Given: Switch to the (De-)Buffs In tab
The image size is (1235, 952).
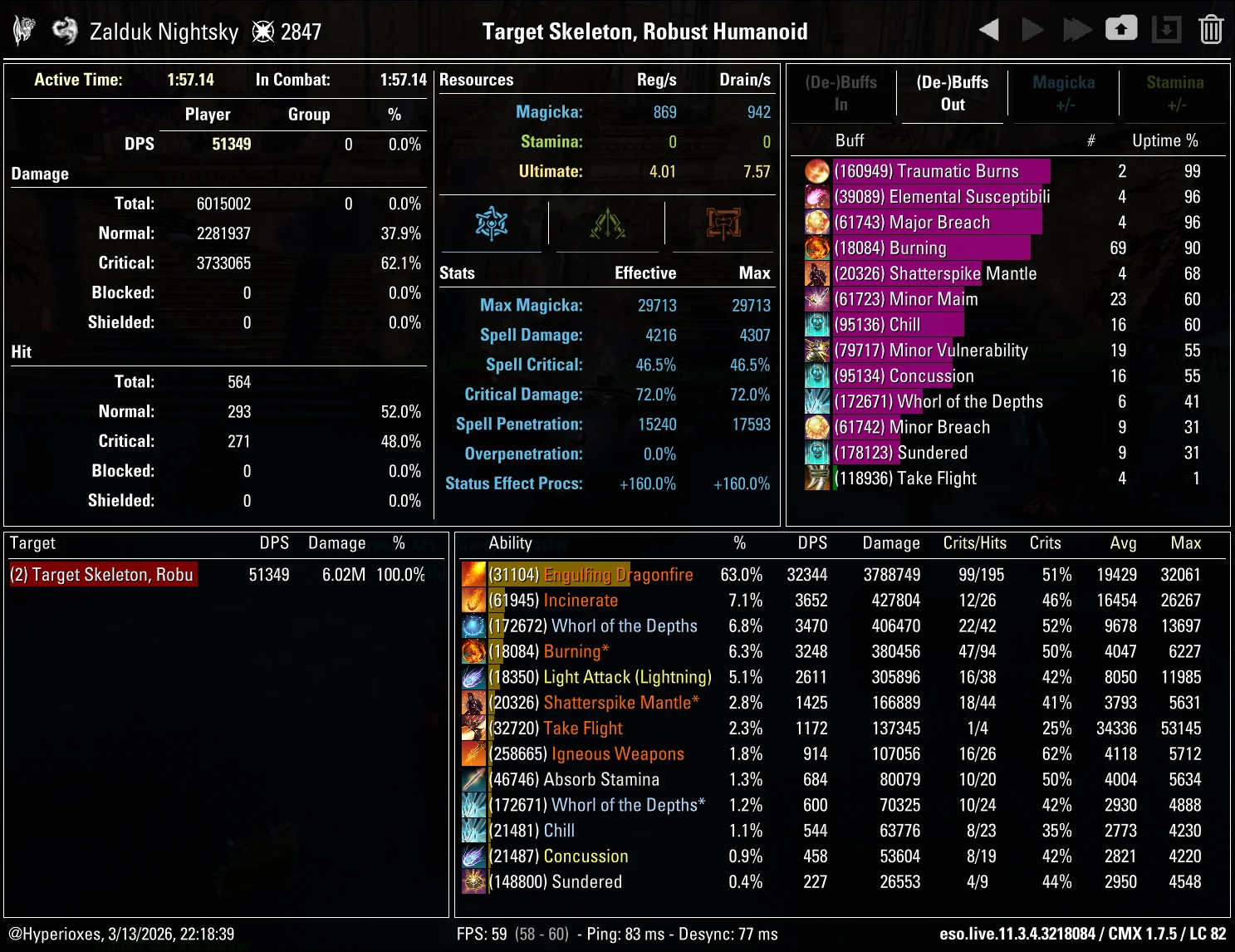Looking at the screenshot, I should click(840, 93).
